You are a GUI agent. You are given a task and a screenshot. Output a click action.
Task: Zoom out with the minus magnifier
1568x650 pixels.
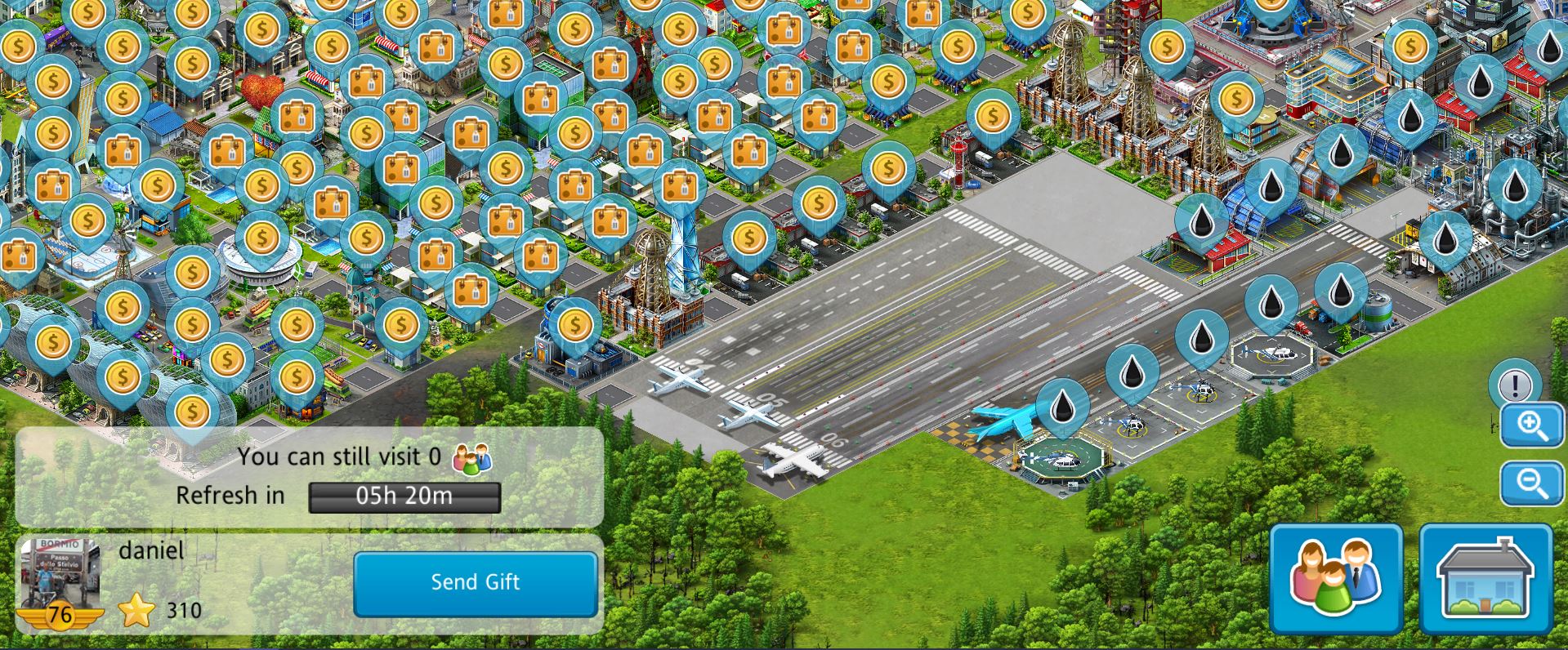click(x=1532, y=483)
